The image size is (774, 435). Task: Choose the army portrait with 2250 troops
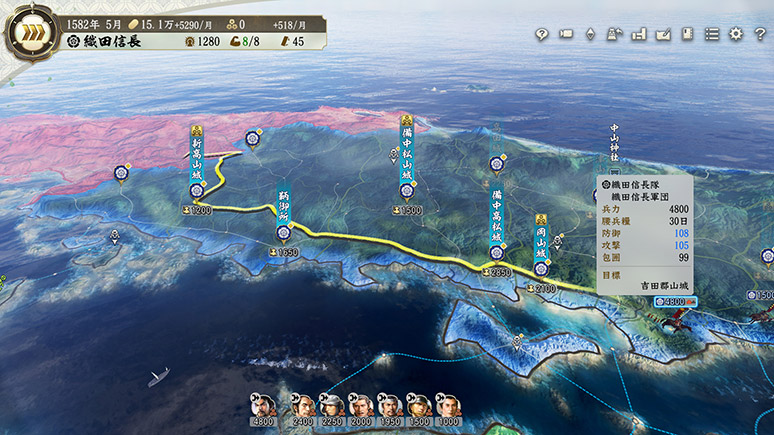pyautogui.click(x=333, y=405)
